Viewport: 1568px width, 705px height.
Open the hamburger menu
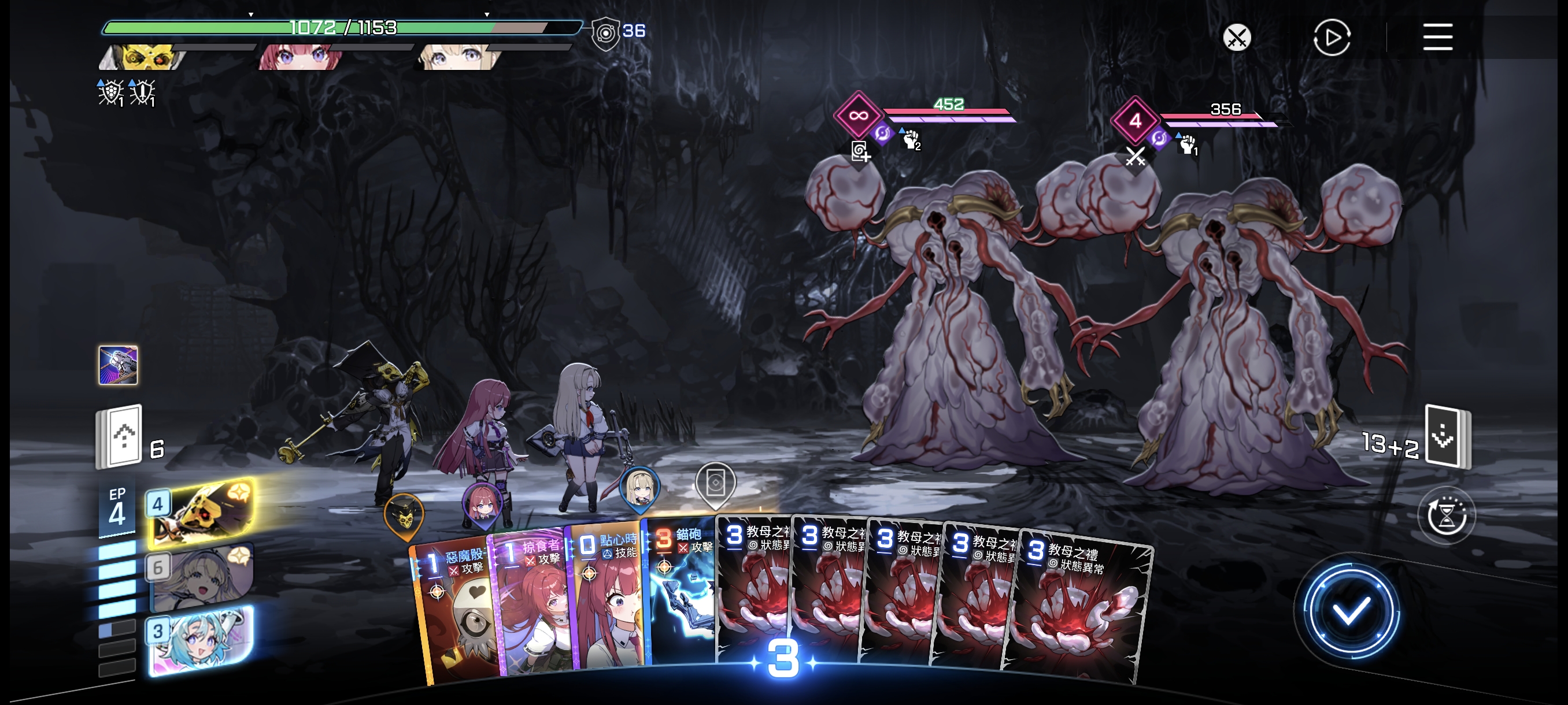[1437, 38]
